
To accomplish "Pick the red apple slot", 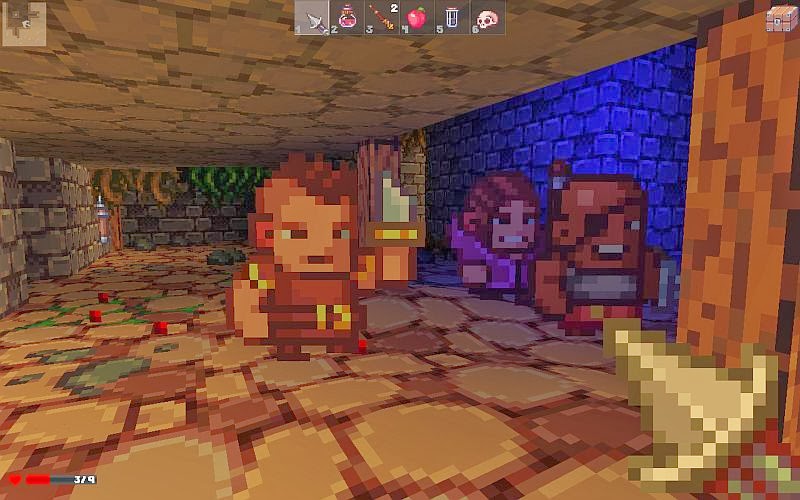I will coord(417,18).
